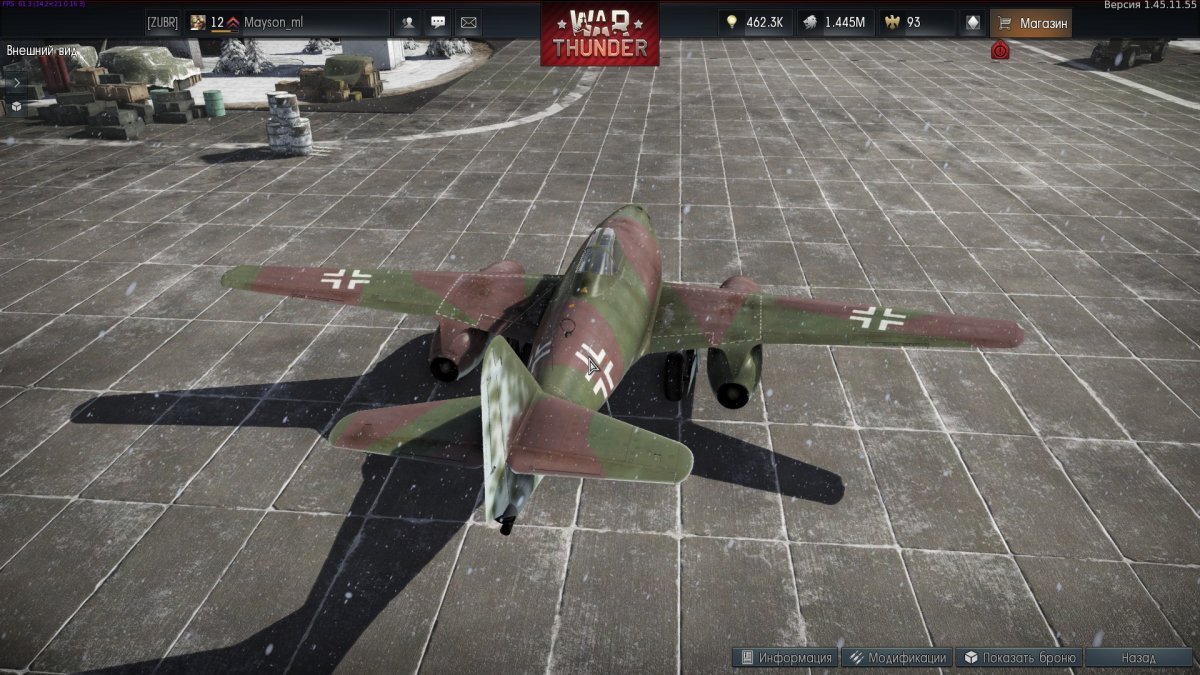Click the Silver Lions balance
The image size is (1200, 675).
[x=836, y=22]
